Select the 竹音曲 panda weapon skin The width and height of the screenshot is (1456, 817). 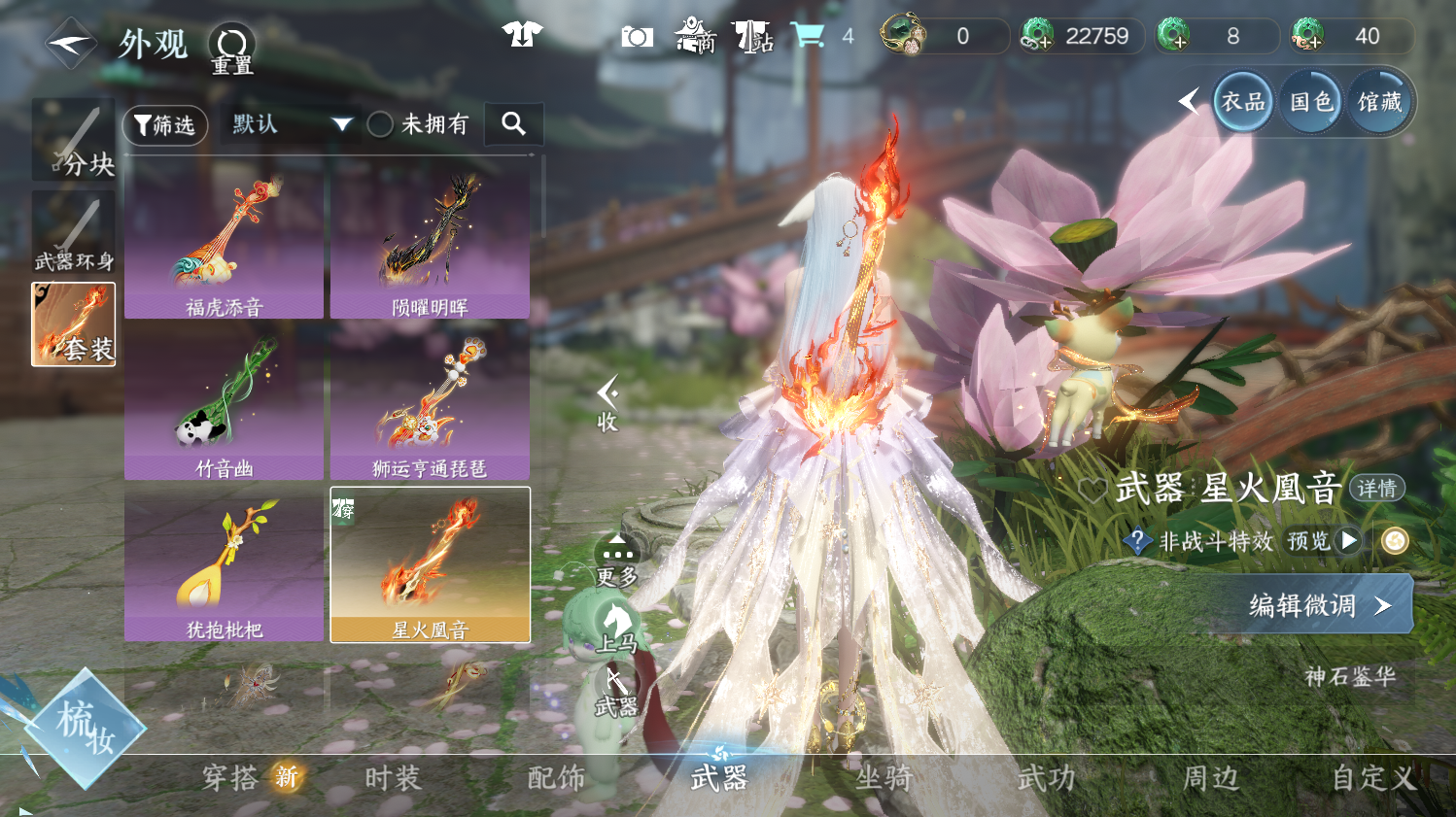click(x=224, y=404)
